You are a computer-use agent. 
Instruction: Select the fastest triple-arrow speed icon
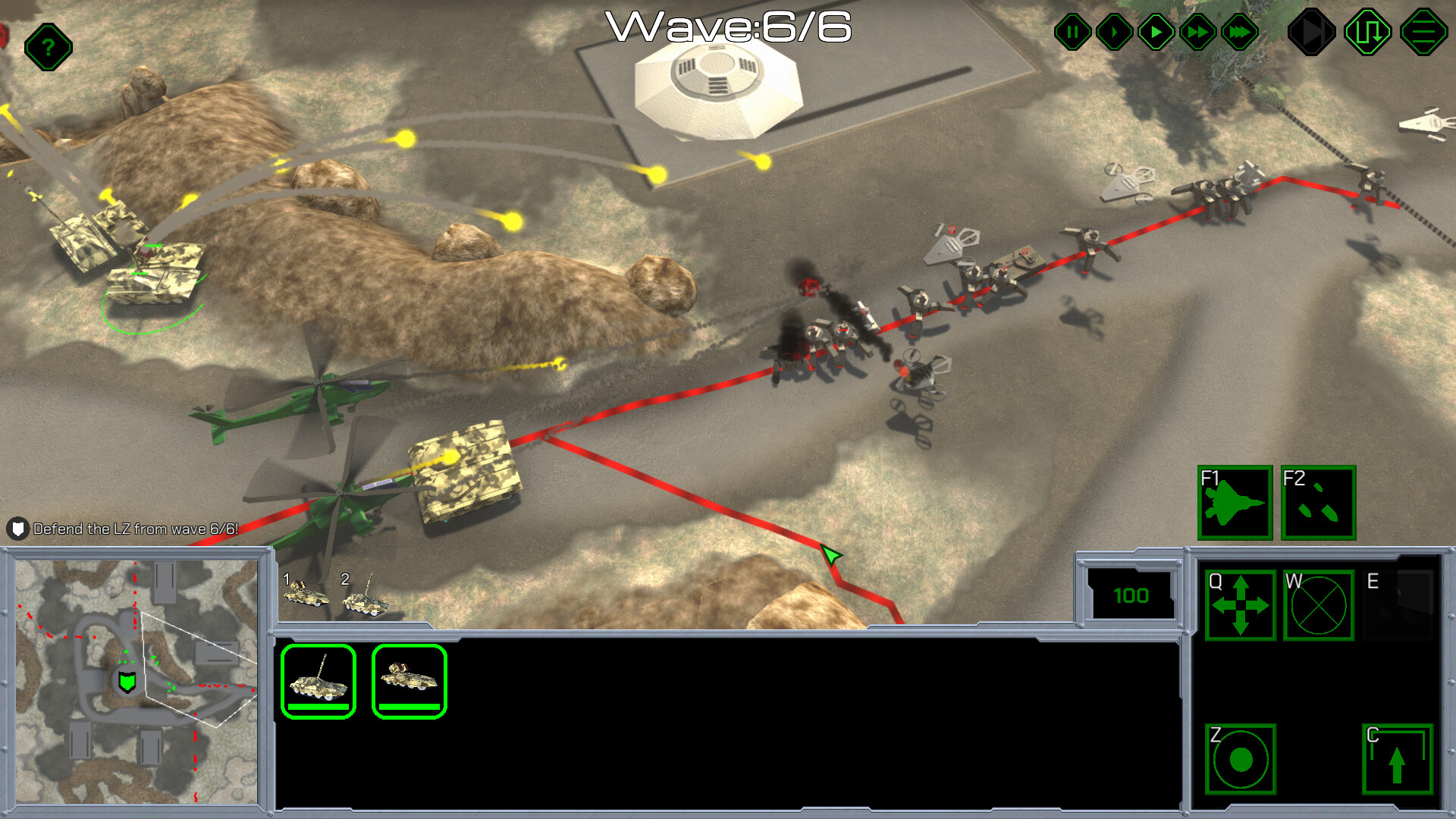tap(1238, 31)
